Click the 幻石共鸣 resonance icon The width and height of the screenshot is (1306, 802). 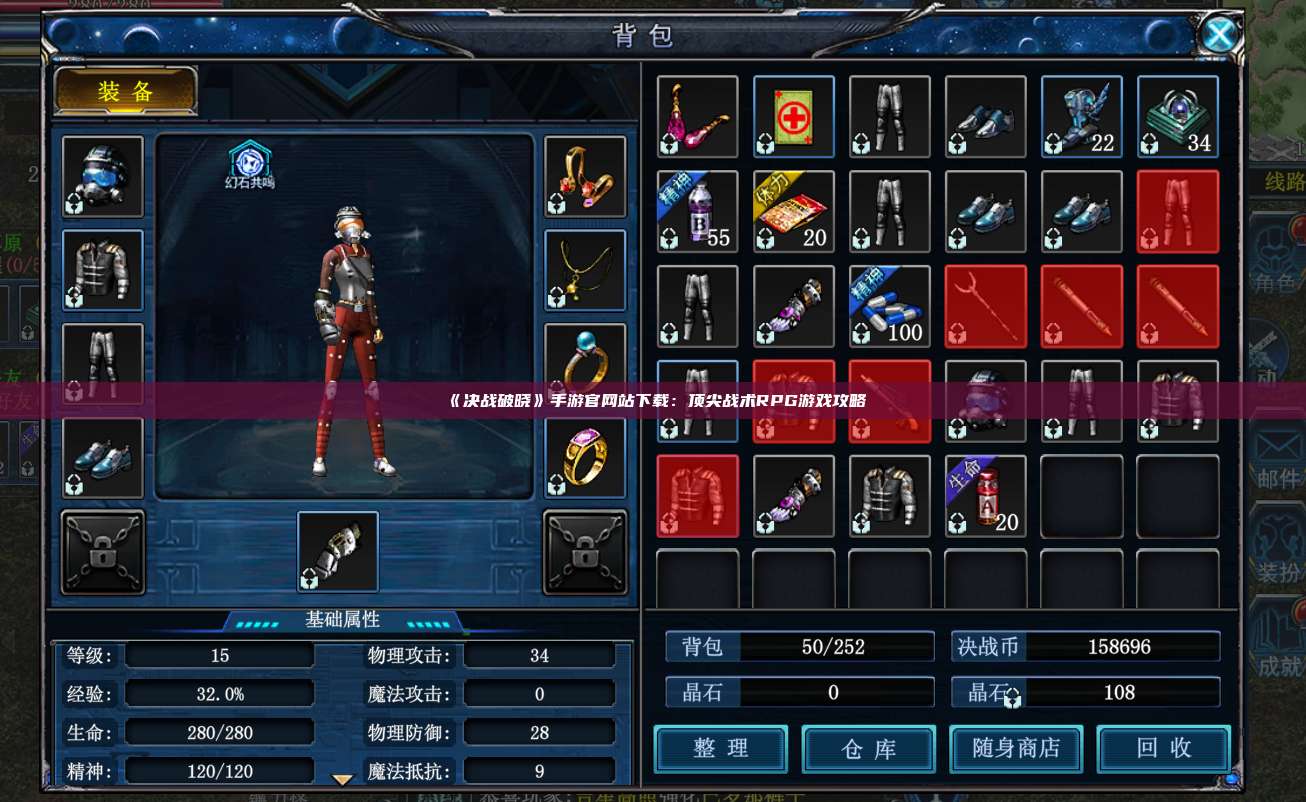(x=248, y=163)
